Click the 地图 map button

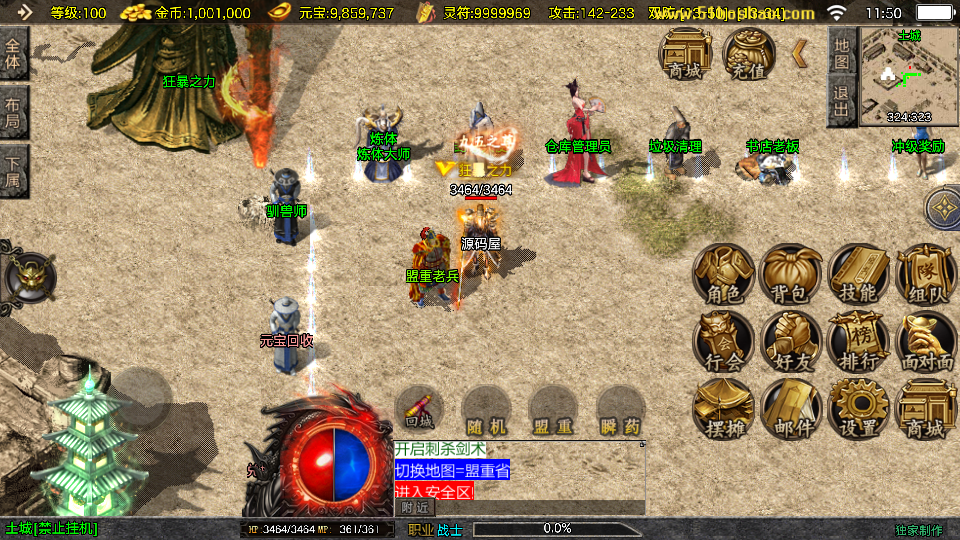coord(842,50)
